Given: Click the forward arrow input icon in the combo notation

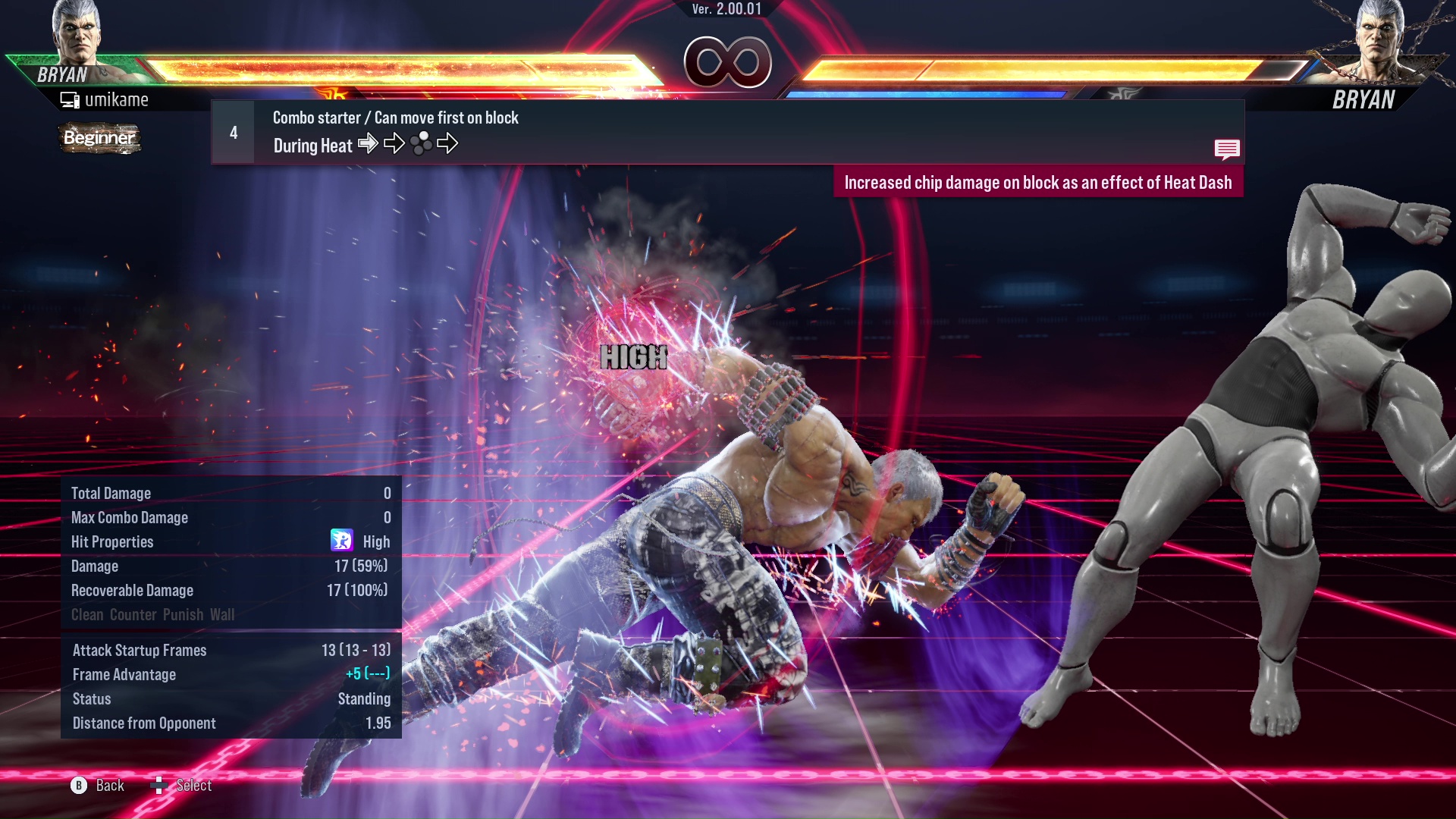Looking at the screenshot, I should point(369,143).
